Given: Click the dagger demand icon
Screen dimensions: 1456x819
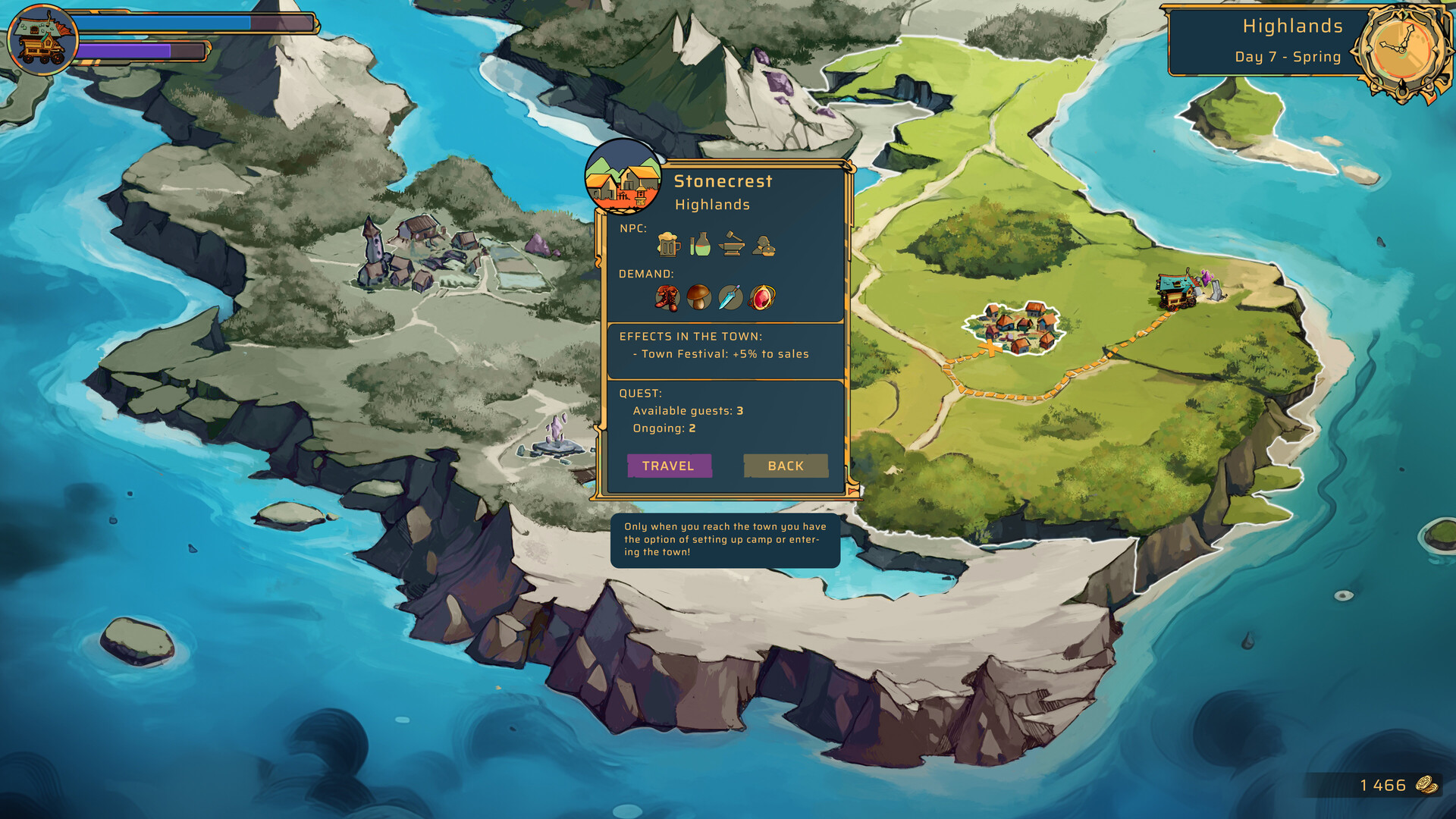Looking at the screenshot, I should click(730, 298).
